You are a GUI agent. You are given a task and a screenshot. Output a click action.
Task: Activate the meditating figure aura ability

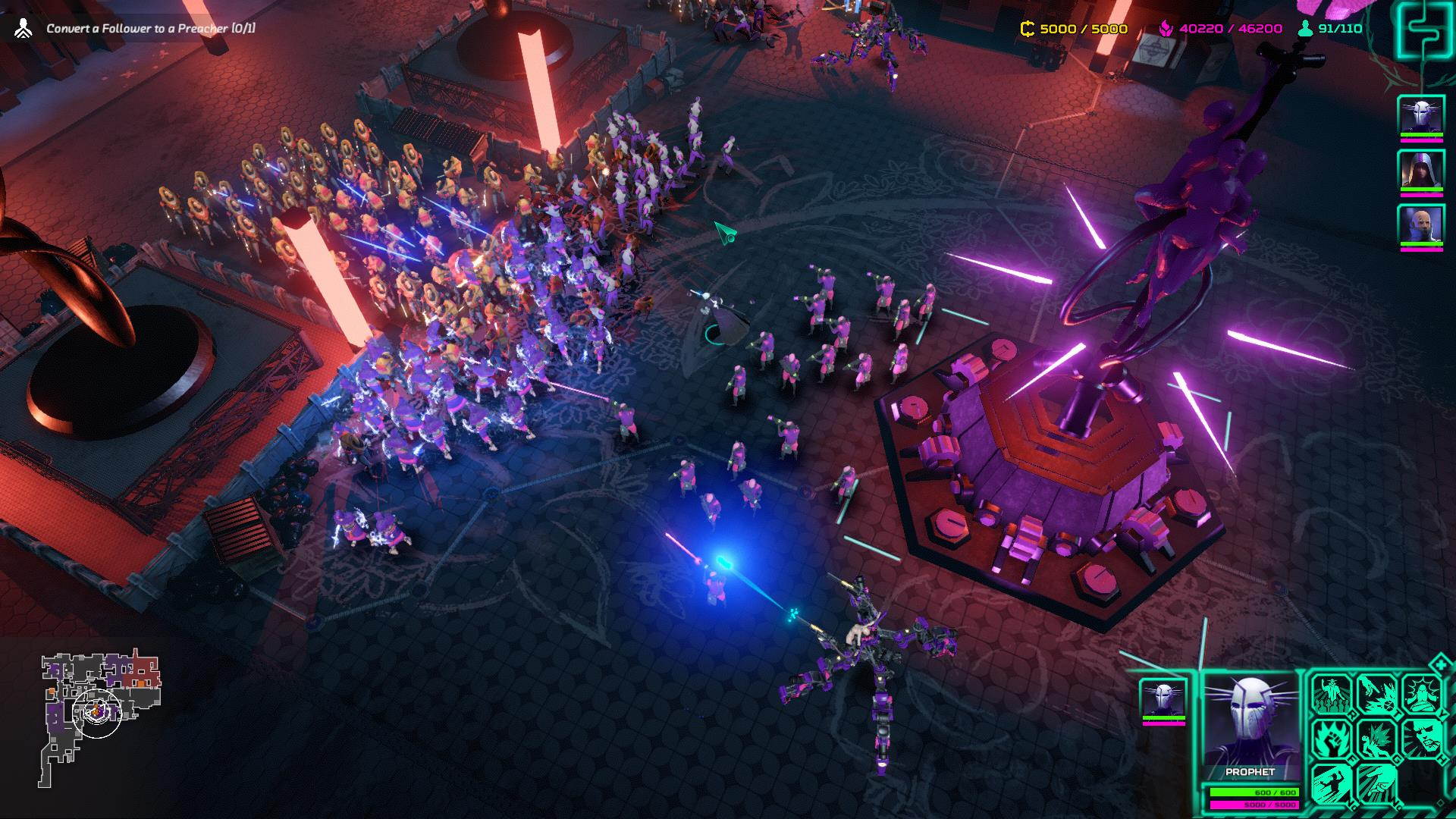[x=1421, y=694]
